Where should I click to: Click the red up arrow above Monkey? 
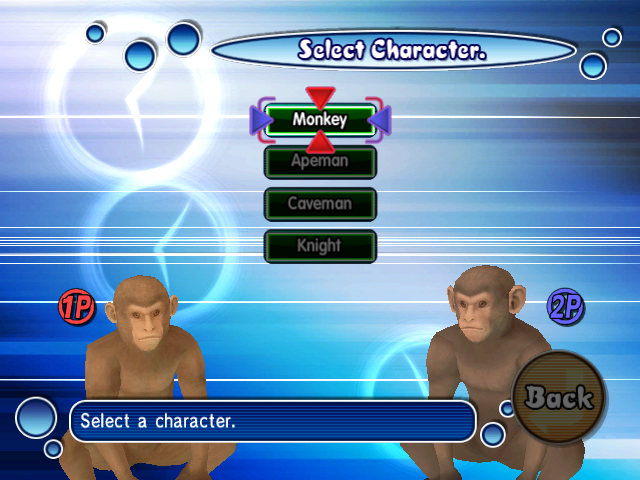(x=320, y=97)
